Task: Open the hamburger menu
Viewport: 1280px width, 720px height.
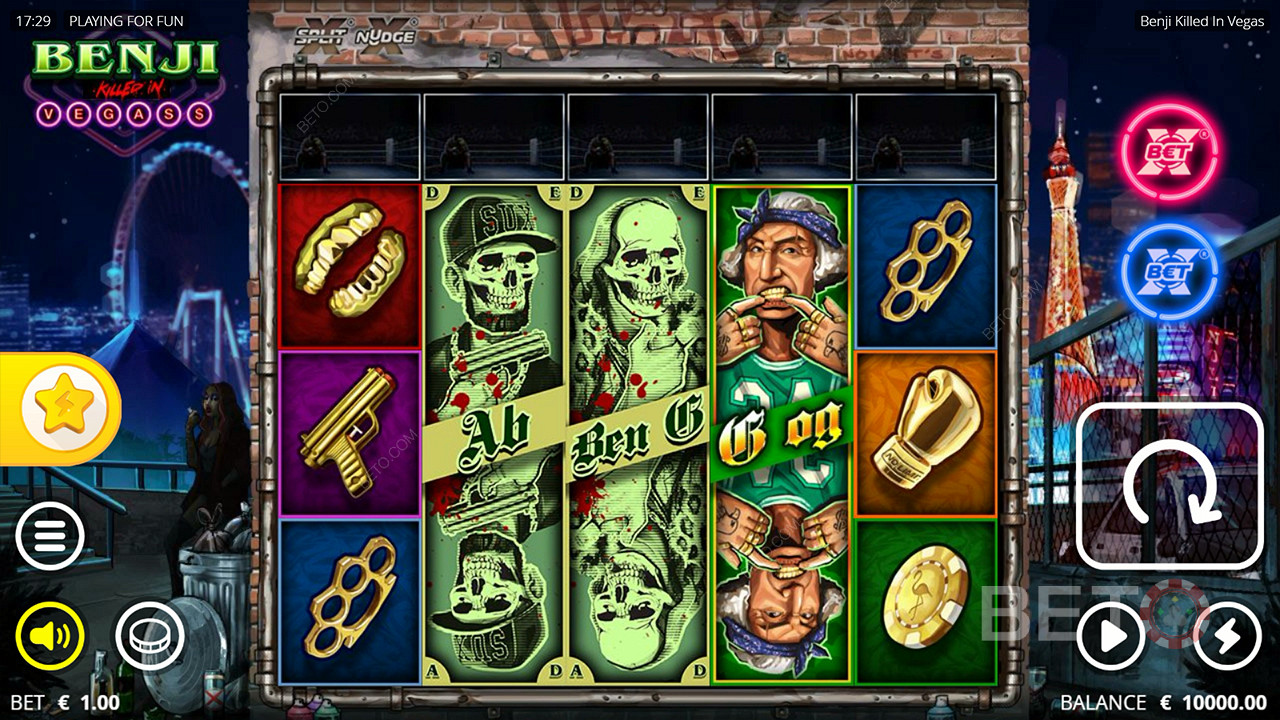Action: (50, 536)
